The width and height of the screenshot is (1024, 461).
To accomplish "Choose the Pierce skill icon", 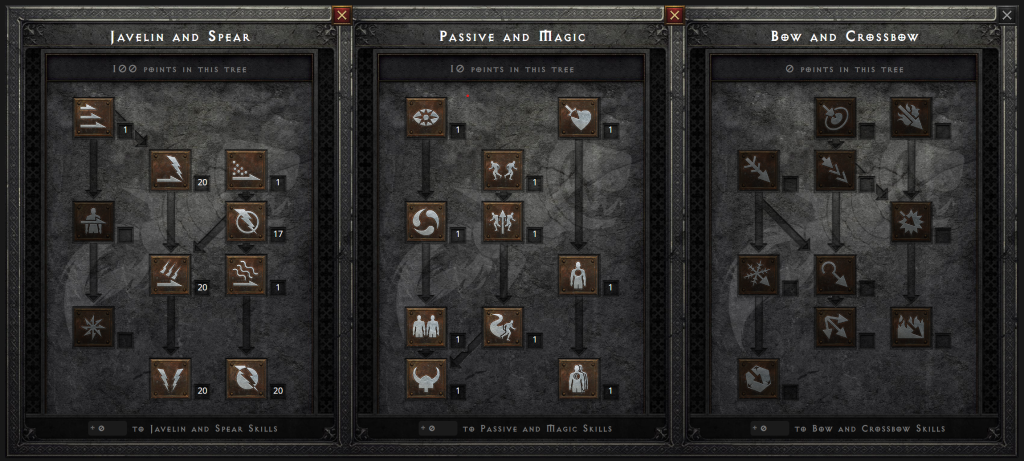I will point(579,378).
